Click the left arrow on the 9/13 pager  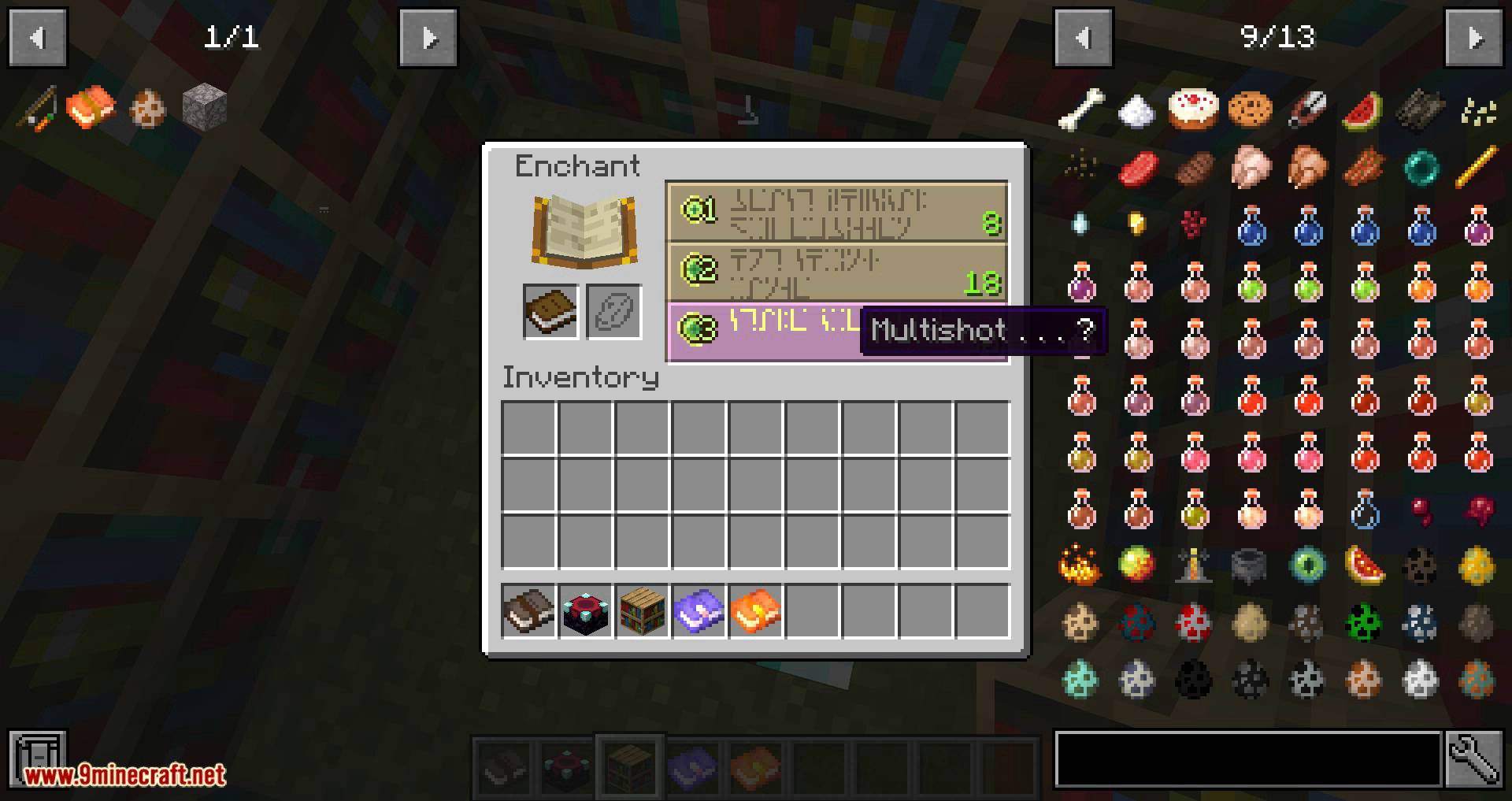click(1083, 38)
